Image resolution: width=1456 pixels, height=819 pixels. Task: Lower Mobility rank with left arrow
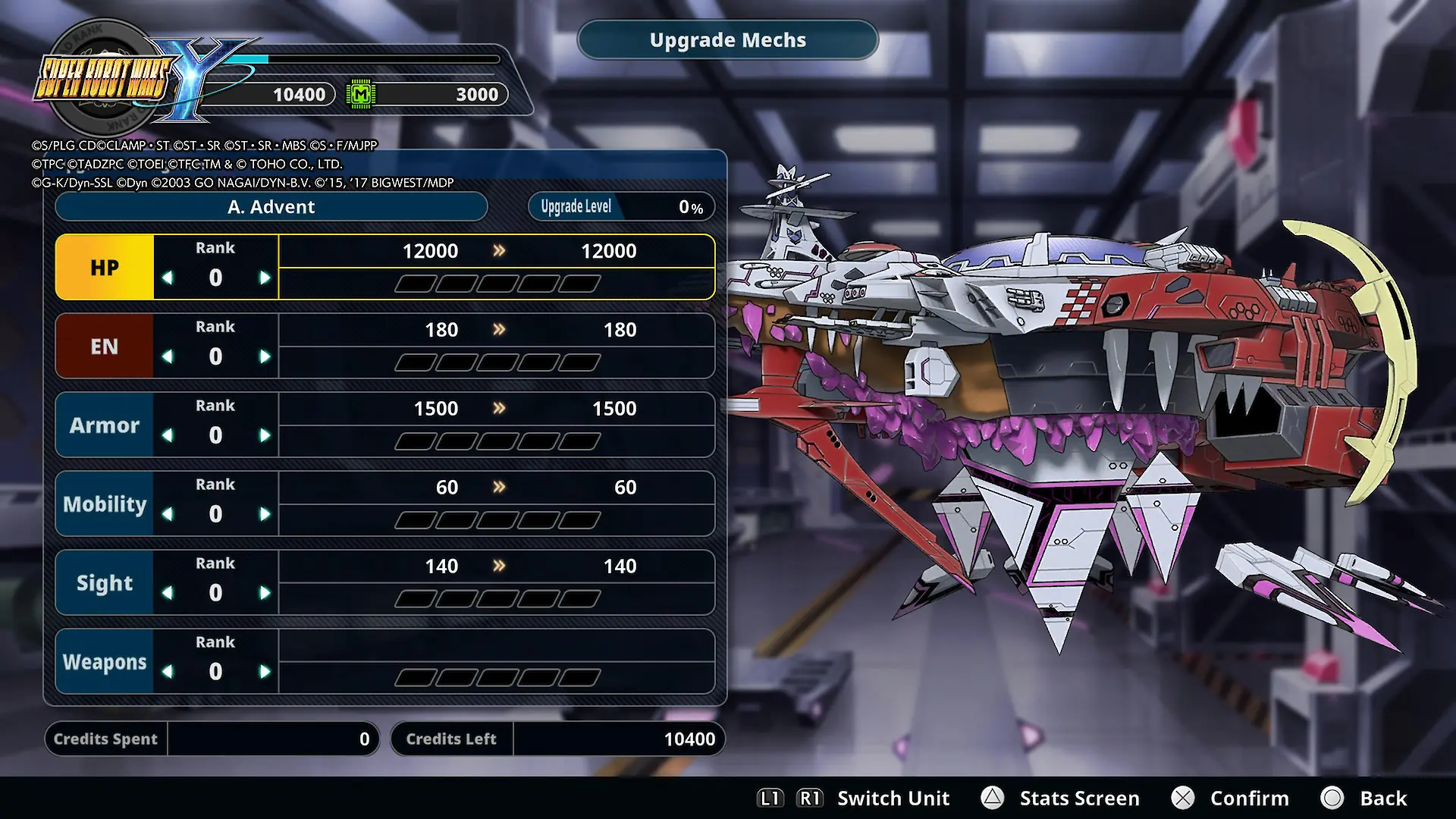click(x=168, y=515)
